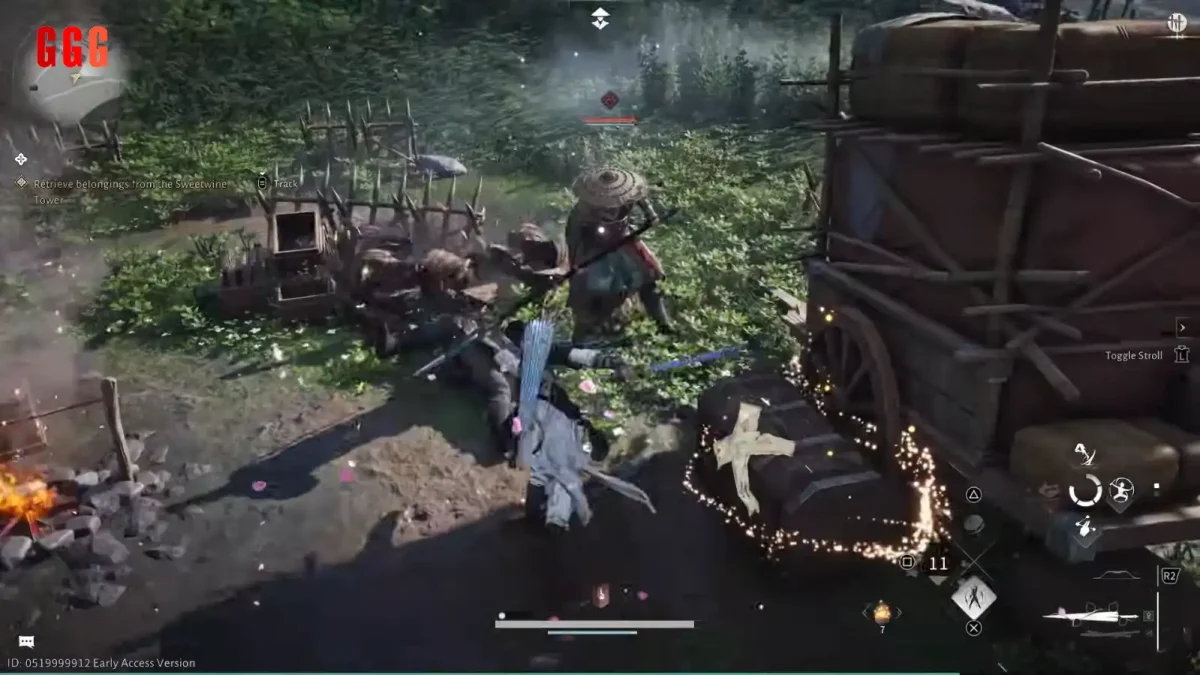The height and width of the screenshot is (675, 1200).
Task: Use the item slot showing count 11
Action: coord(937,563)
